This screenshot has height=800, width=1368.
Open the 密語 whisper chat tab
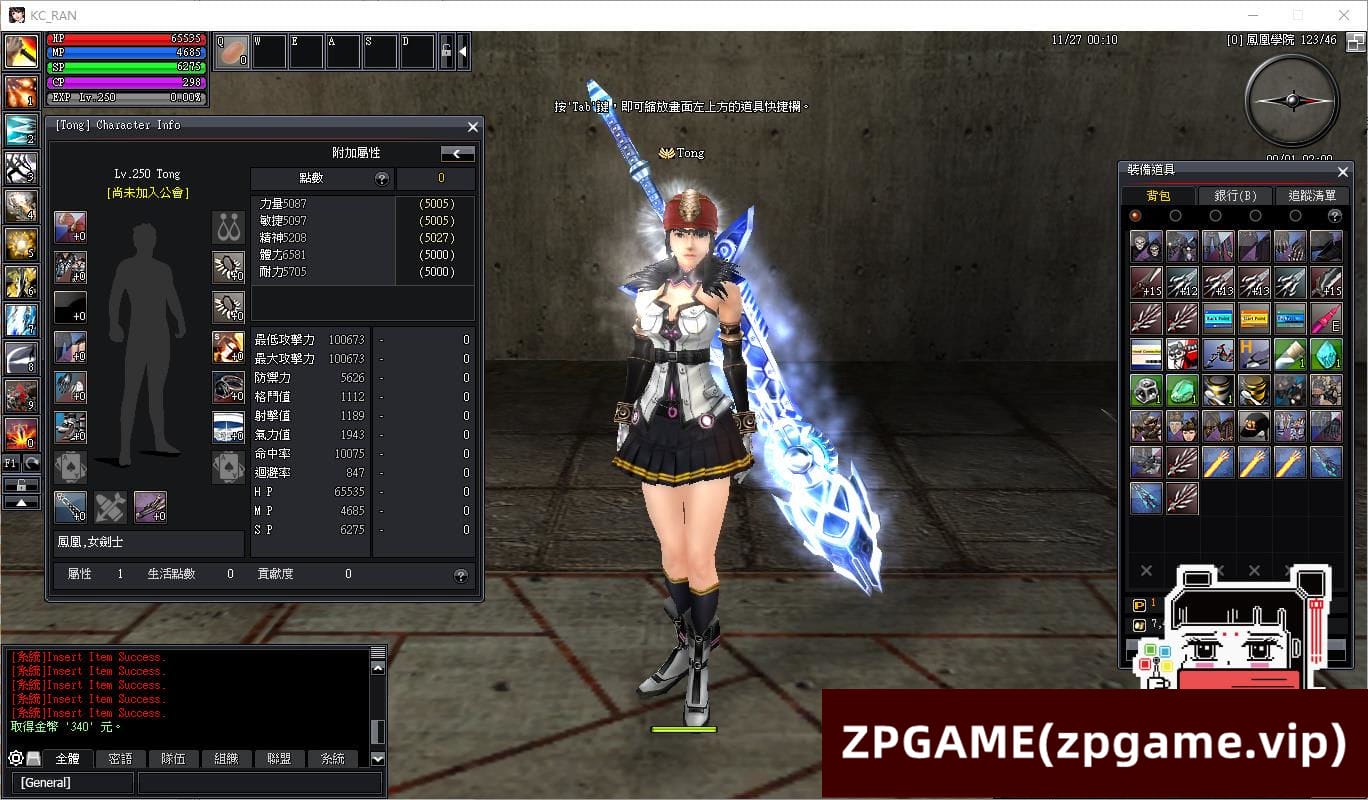click(120, 759)
